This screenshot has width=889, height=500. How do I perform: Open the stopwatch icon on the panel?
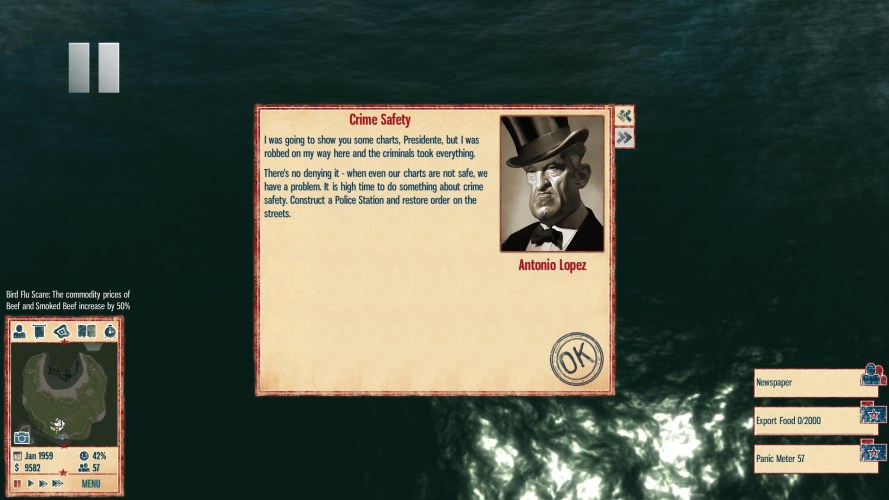click(109, 331)
